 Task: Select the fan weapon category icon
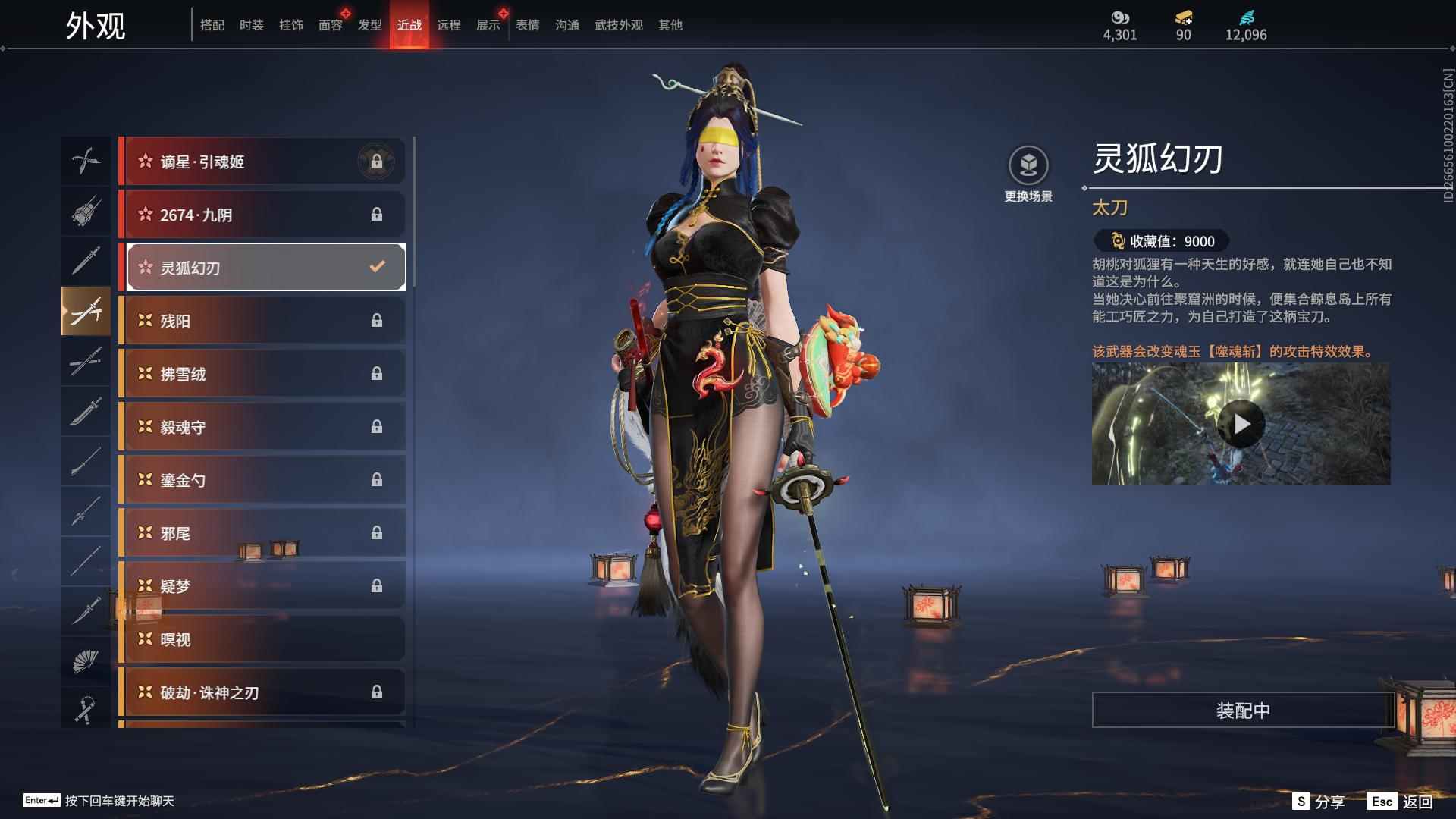click(86, 659)
